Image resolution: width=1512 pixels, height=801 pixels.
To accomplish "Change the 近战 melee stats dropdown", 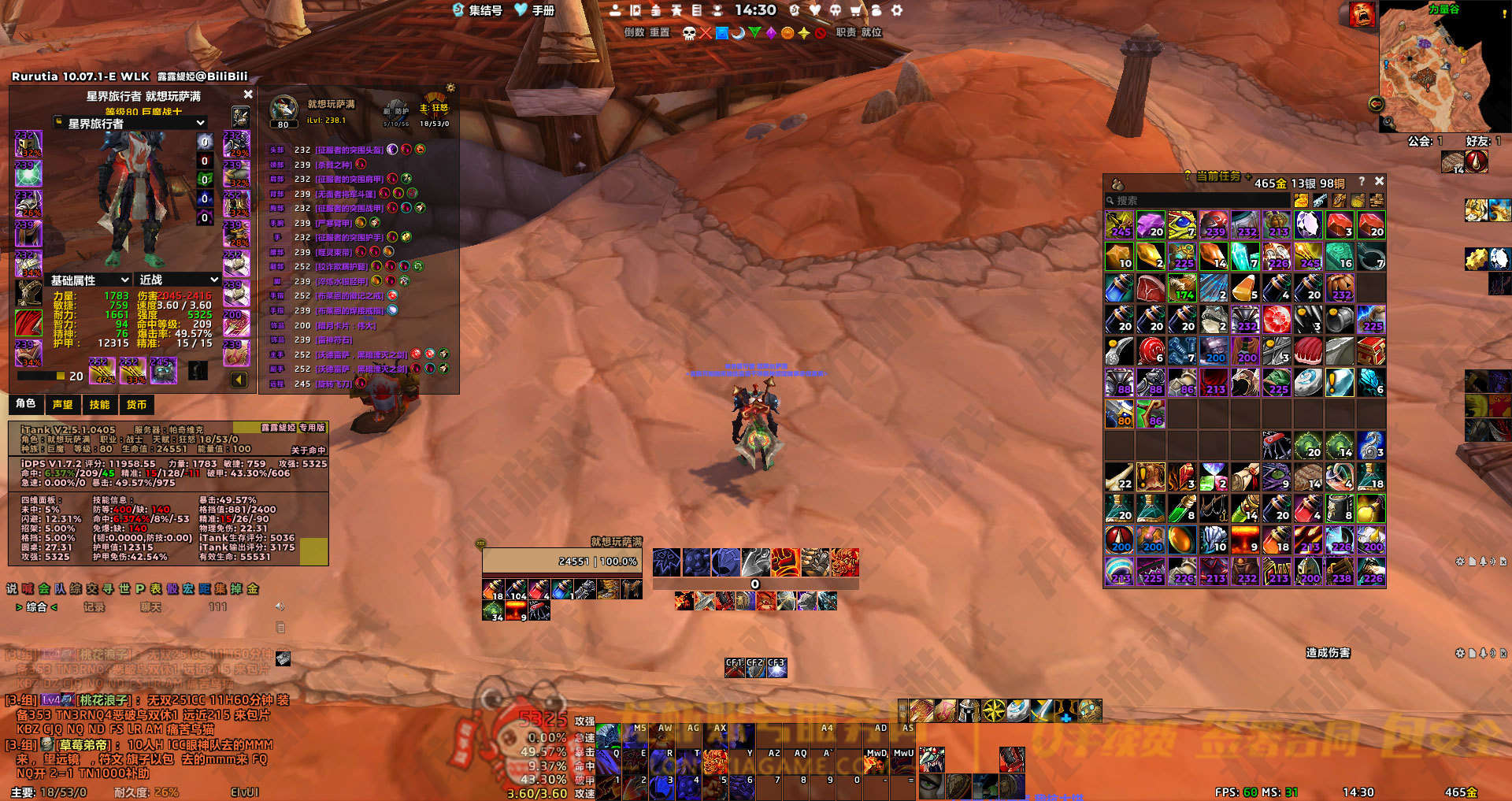I will [x=213, y=280].
